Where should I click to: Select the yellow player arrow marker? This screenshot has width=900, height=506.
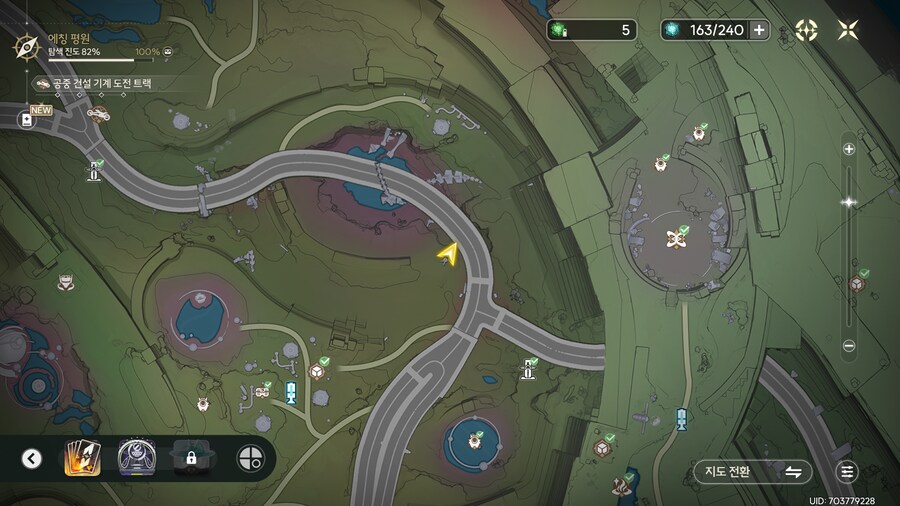[x=447, y=255]
